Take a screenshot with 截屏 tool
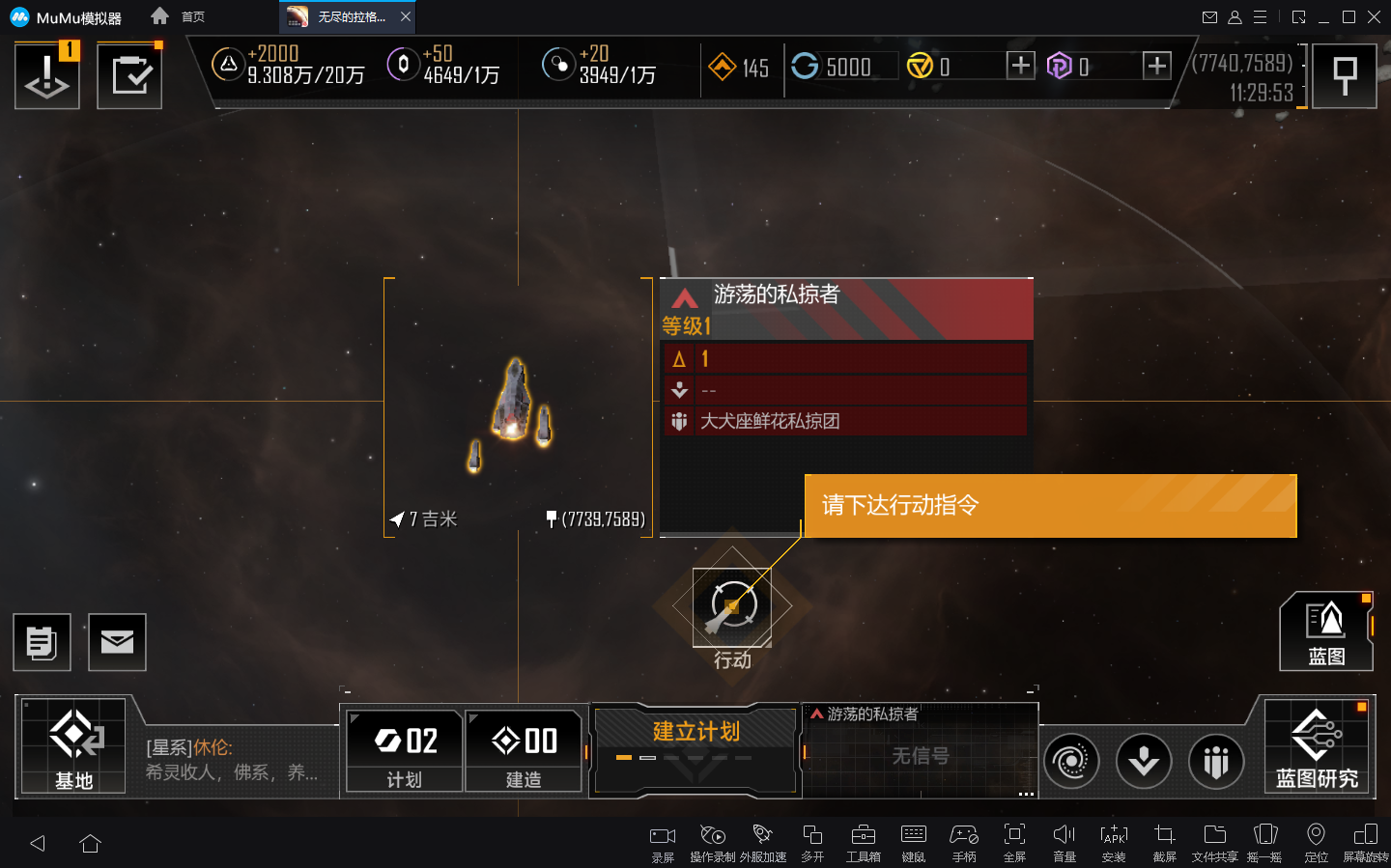This screenshot has height=868, width=1391. (1164, 841)
